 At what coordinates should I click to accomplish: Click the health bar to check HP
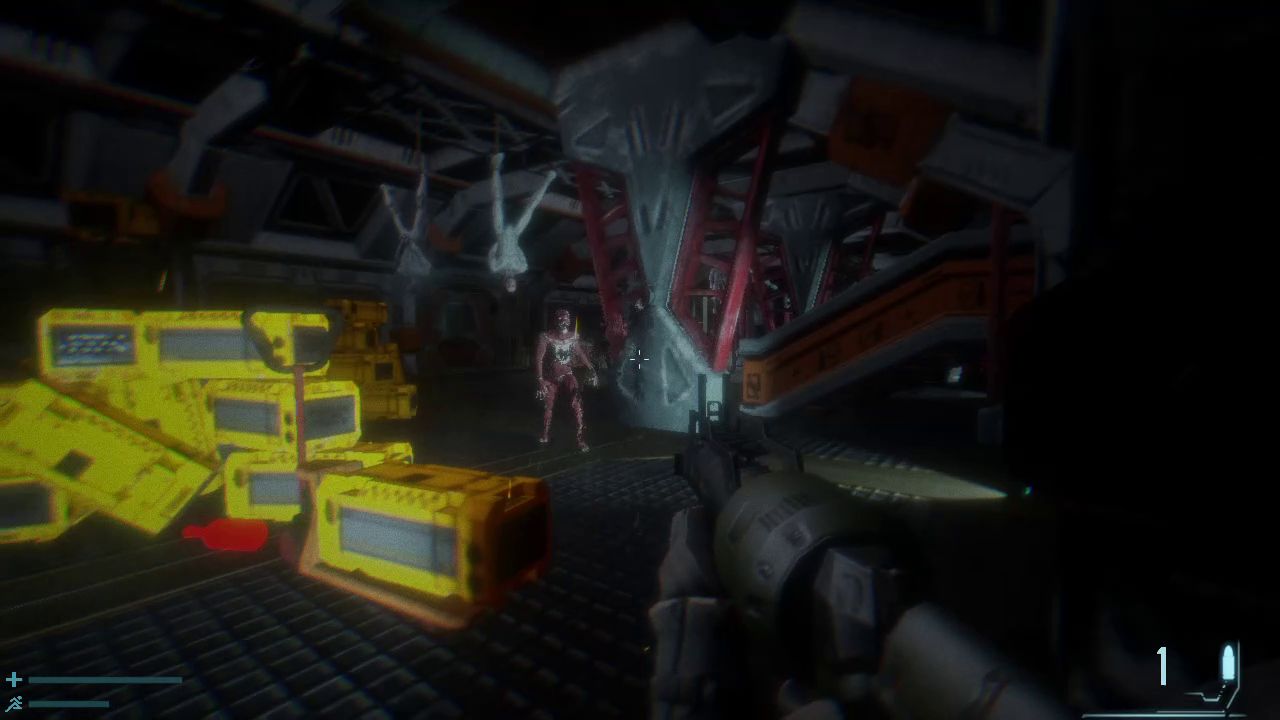click(105, 678)
